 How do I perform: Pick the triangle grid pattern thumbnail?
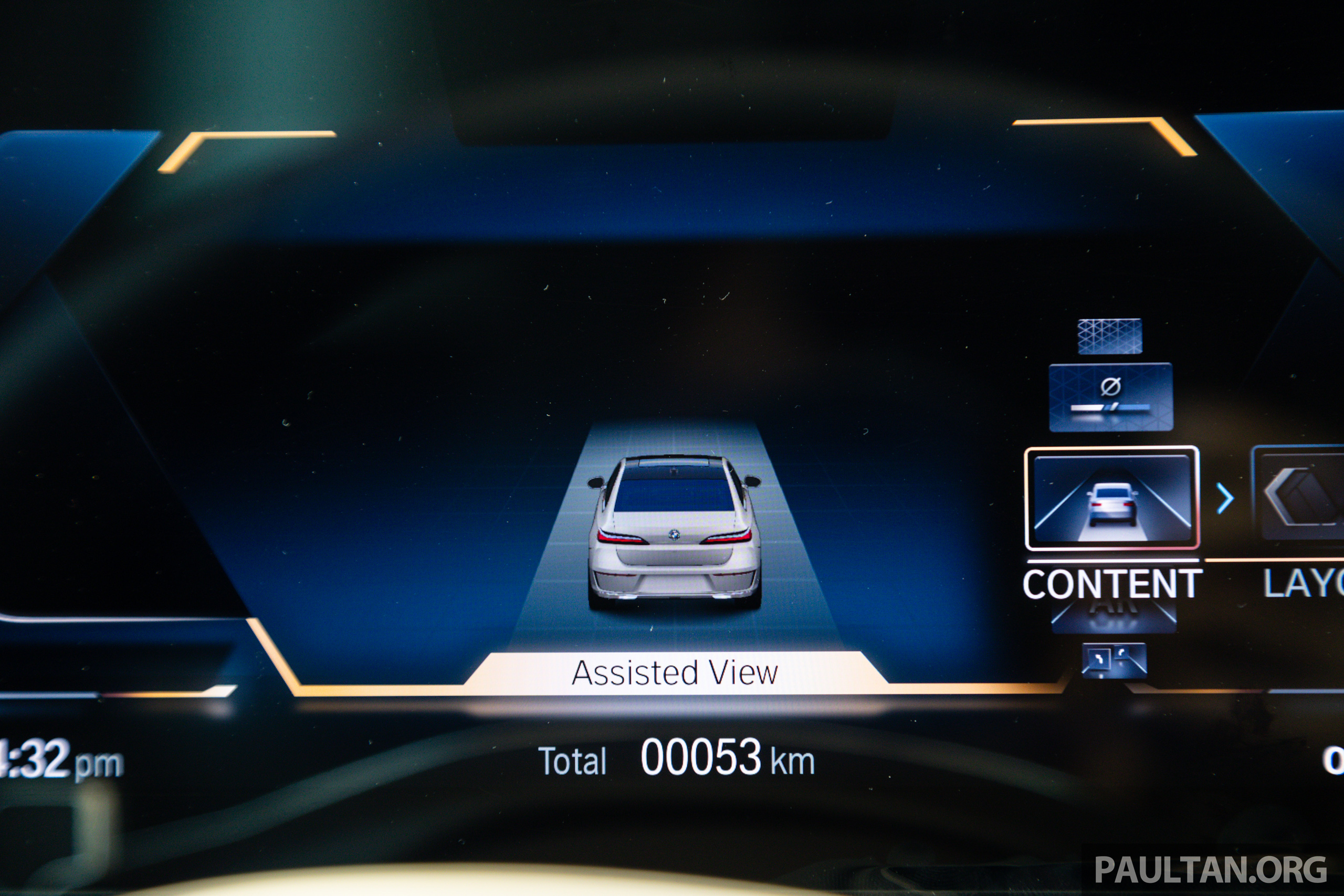(x=1110, y=336)
